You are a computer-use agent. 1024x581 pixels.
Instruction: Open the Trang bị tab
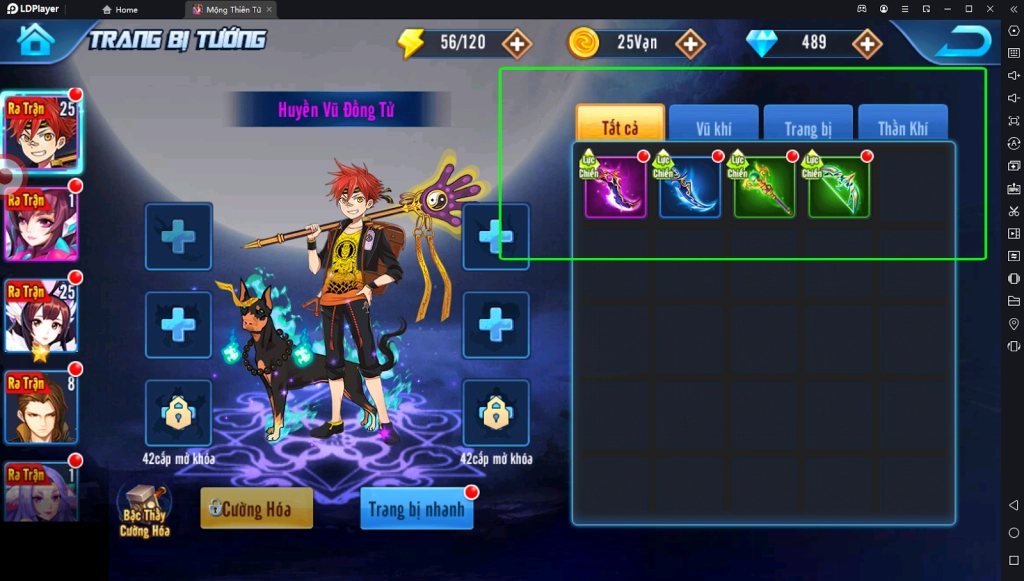808,127
